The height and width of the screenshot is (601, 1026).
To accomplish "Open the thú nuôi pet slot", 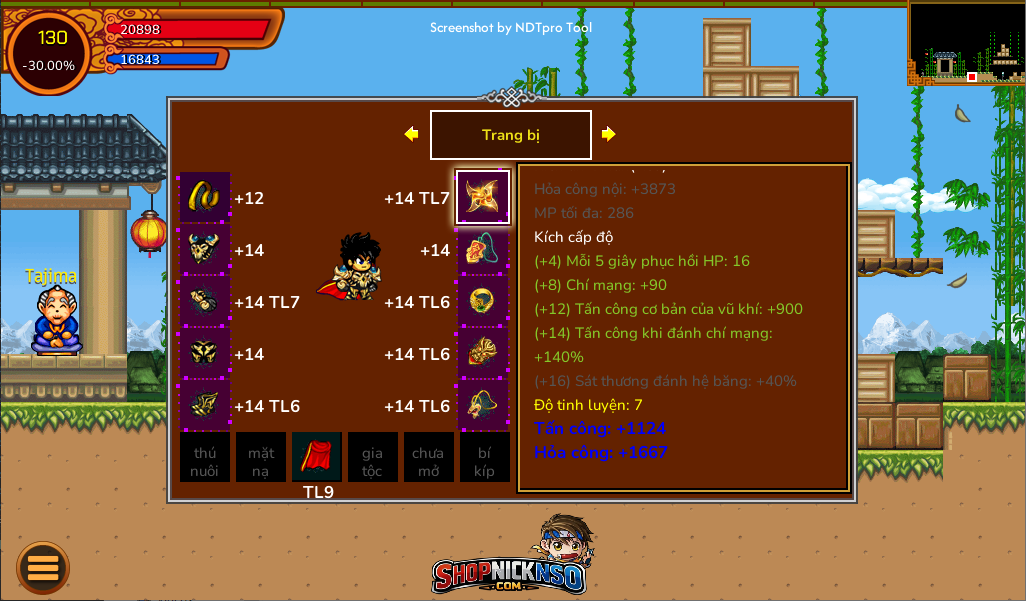I will coord(205,458).
